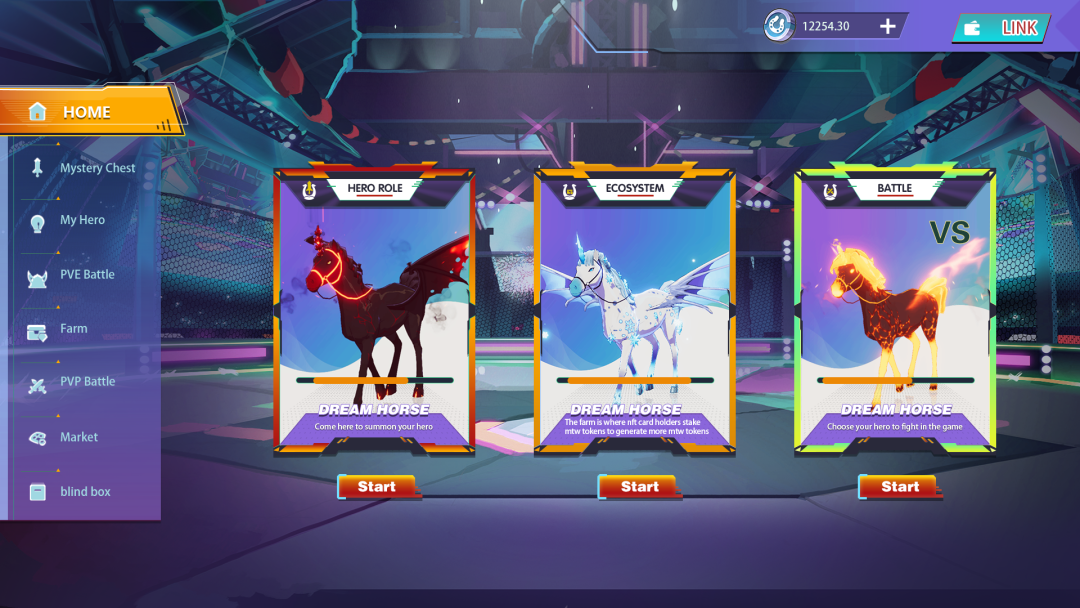
Task: Open the Market page
Action: point(78,437)
